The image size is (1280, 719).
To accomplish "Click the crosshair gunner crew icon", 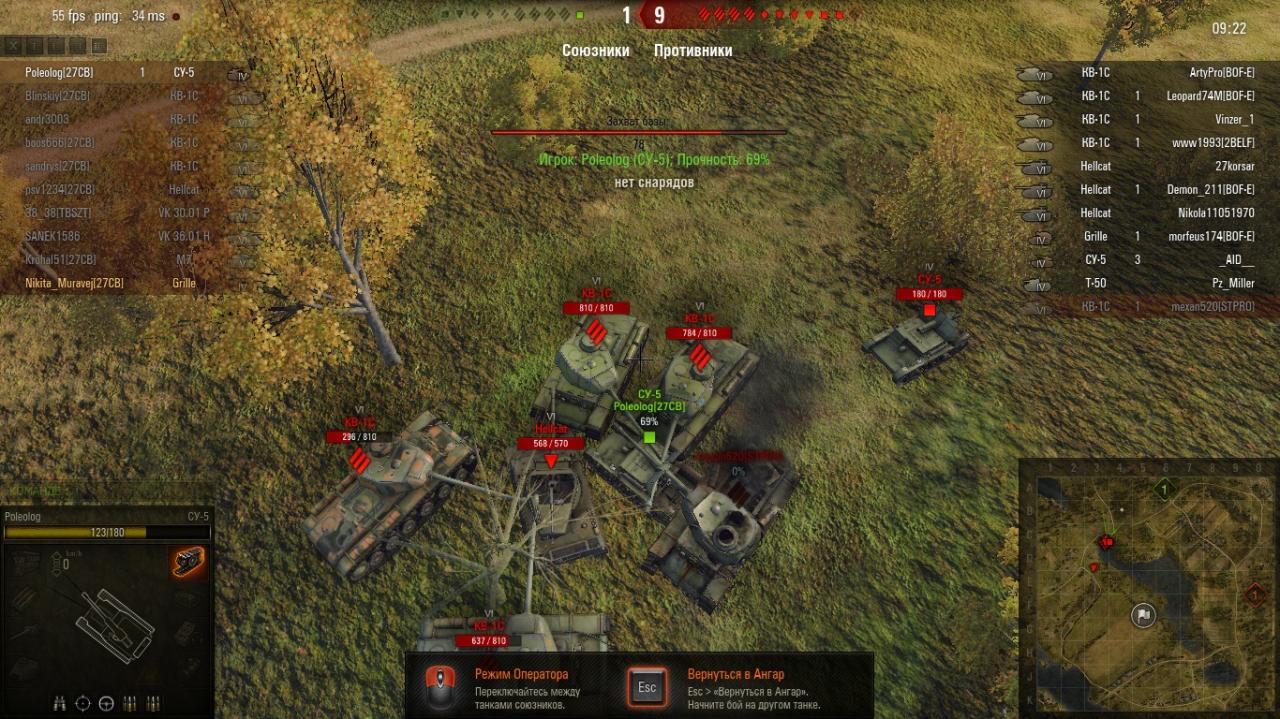I will coord(84,702).
